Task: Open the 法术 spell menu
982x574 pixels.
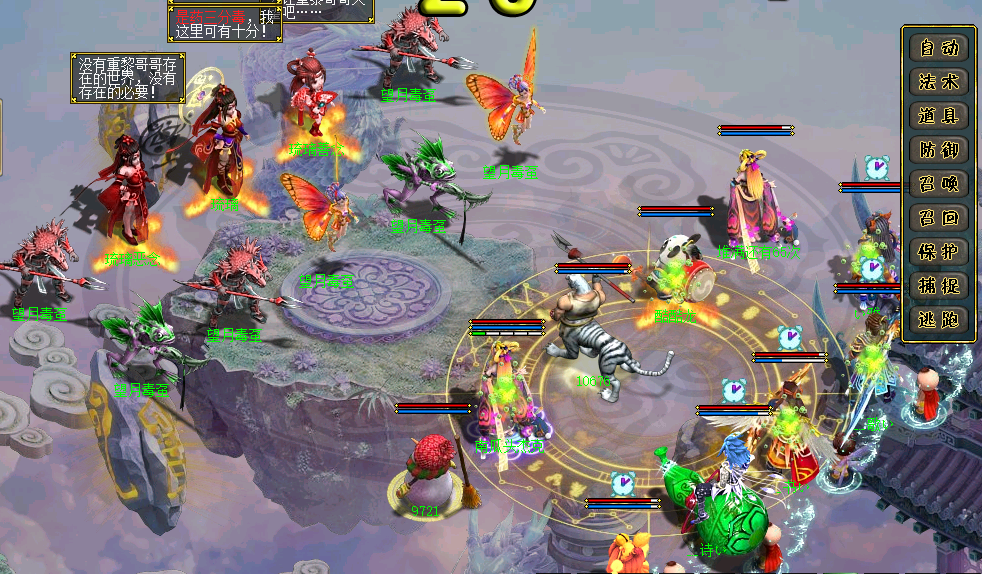Action: (x=939, y=81)
